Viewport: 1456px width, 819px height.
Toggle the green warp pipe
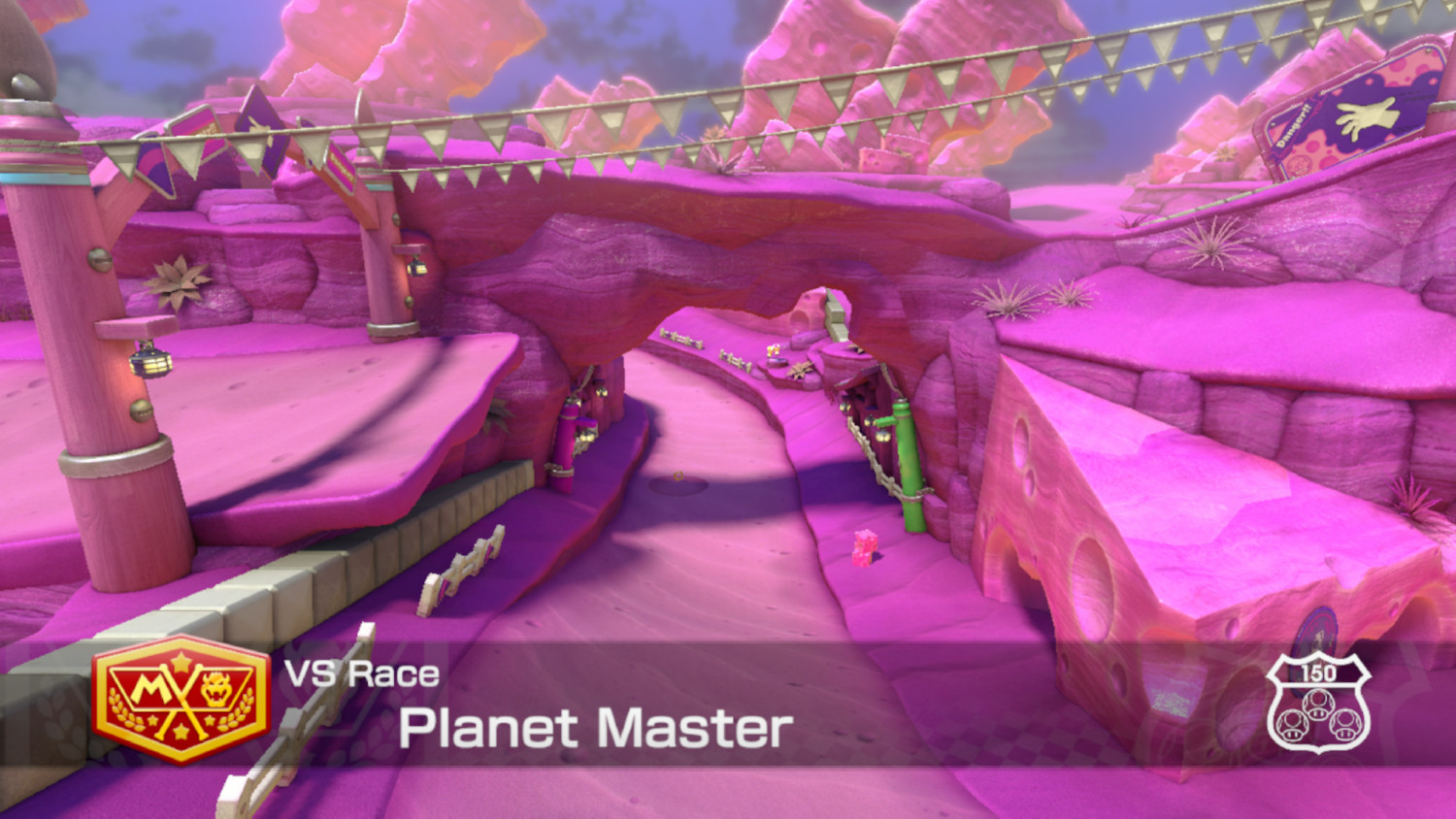tap(909, 466)
